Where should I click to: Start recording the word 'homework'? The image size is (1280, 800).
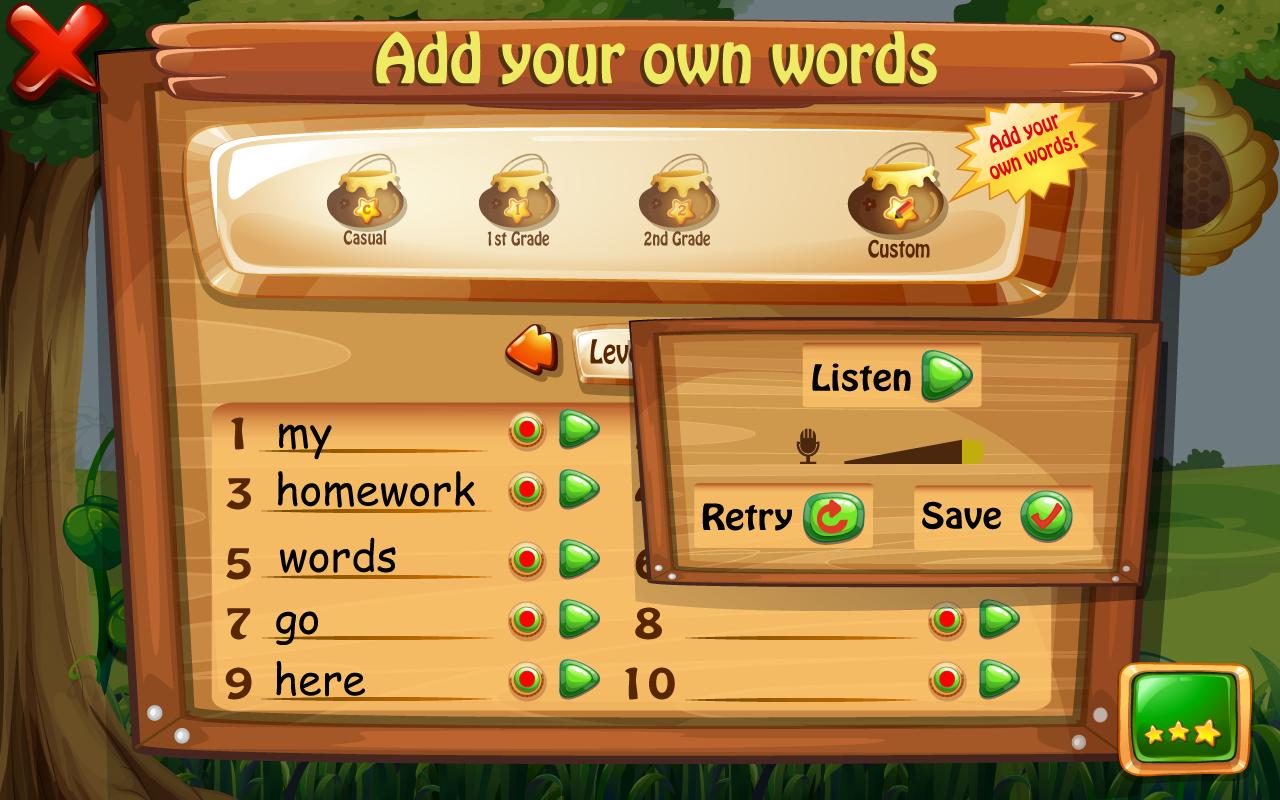pyautogui.click(x=525, y=490)
